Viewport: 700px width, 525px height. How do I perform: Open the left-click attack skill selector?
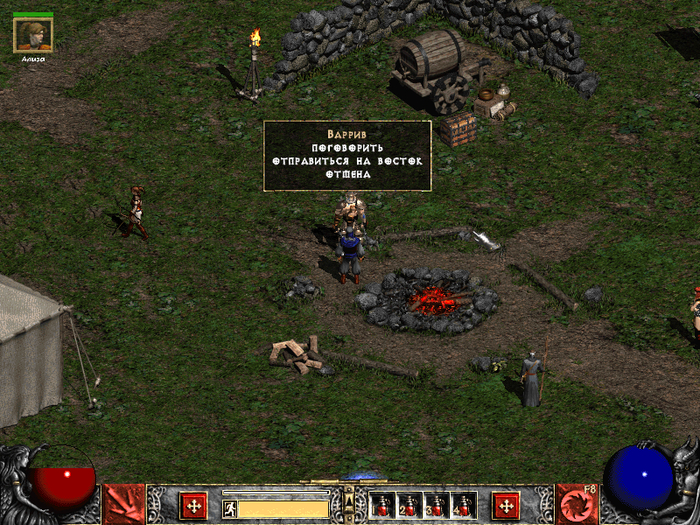[124, 504]
